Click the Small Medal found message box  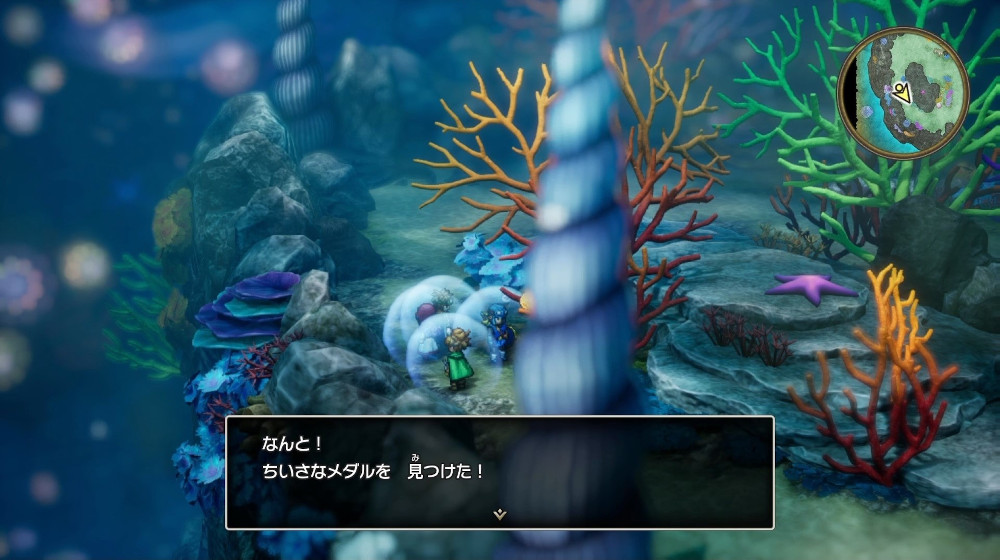pos(500,472)
